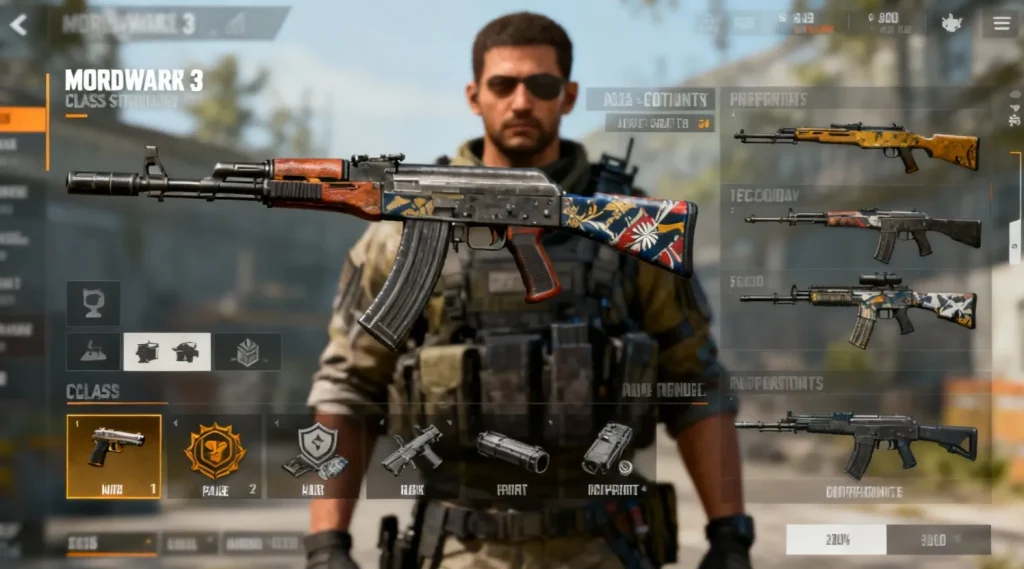
Task: Select the all-black rifle at the list bottom
Action: [x=856, y=437]
